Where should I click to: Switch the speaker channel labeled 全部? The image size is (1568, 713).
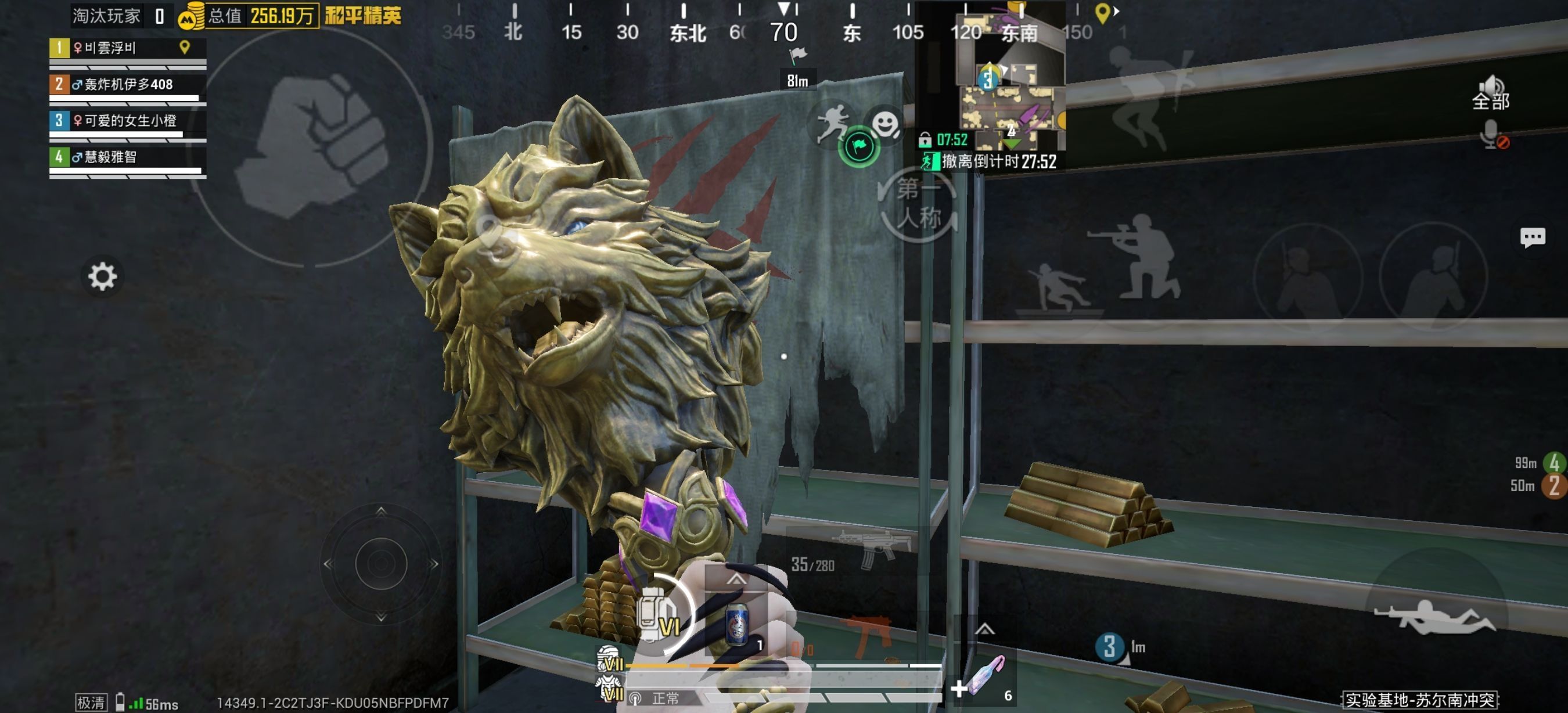pyautogui.click(x=1490, y=92)
